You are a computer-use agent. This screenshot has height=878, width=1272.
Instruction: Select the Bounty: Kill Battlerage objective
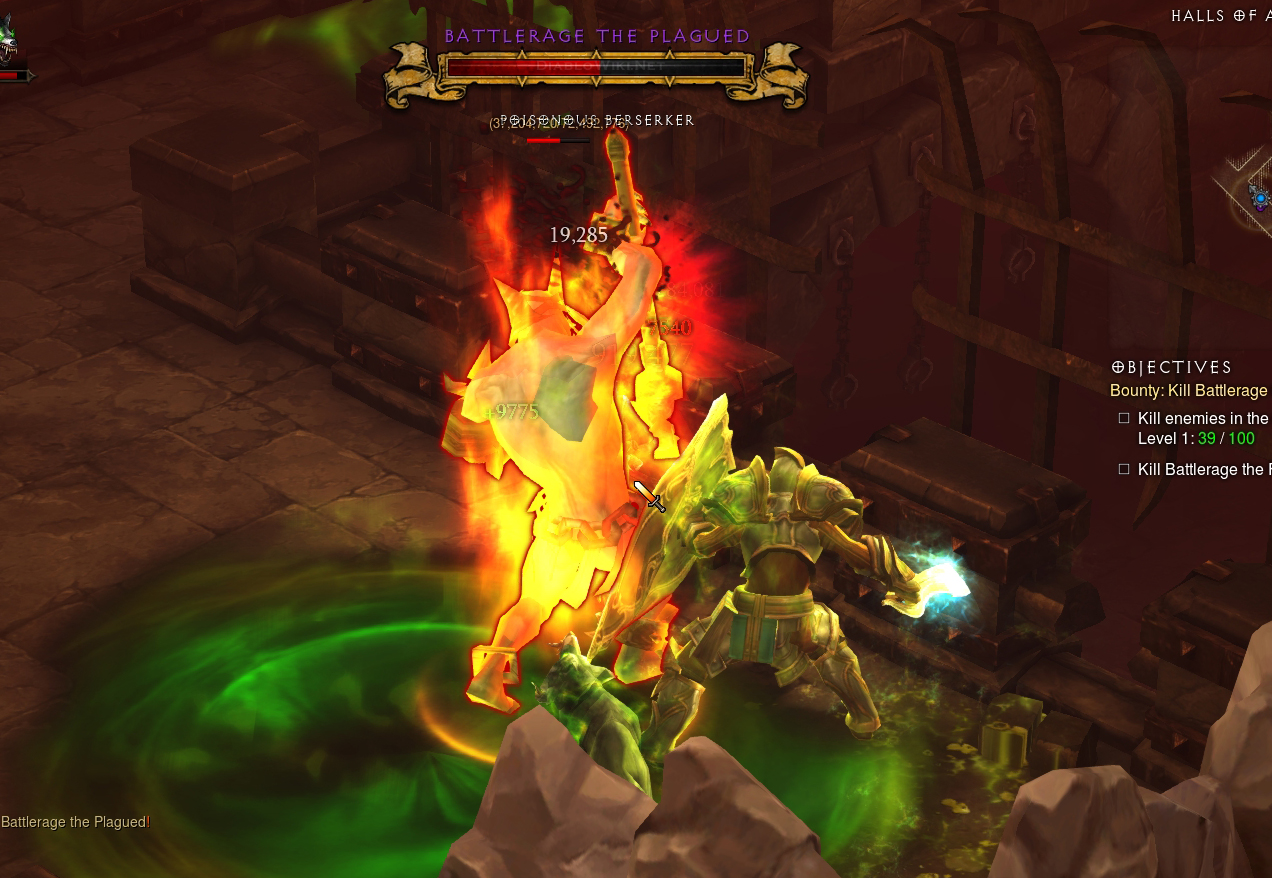pyautogui.click(x=1189, y=391)
